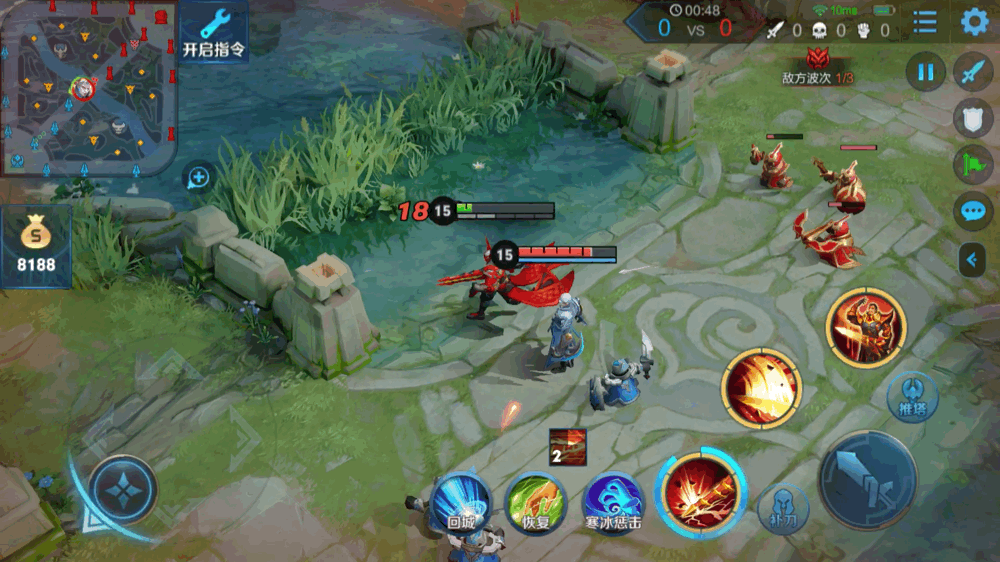Activate the 恢复 heal ability
The image size is (1000, 562).
click(x=536, y=501)
